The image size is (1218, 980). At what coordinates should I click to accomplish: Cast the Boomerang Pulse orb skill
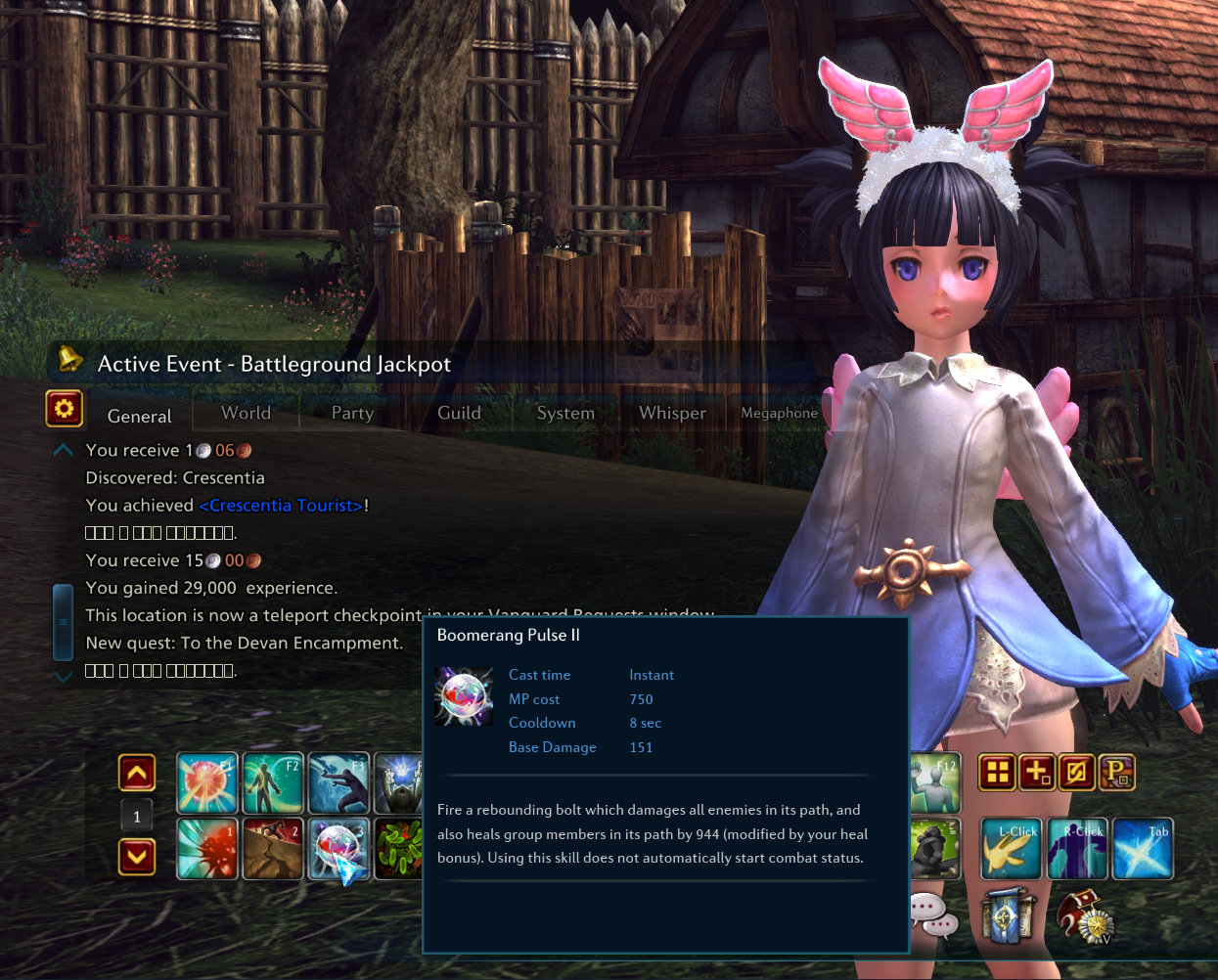[x=338, y=849]
